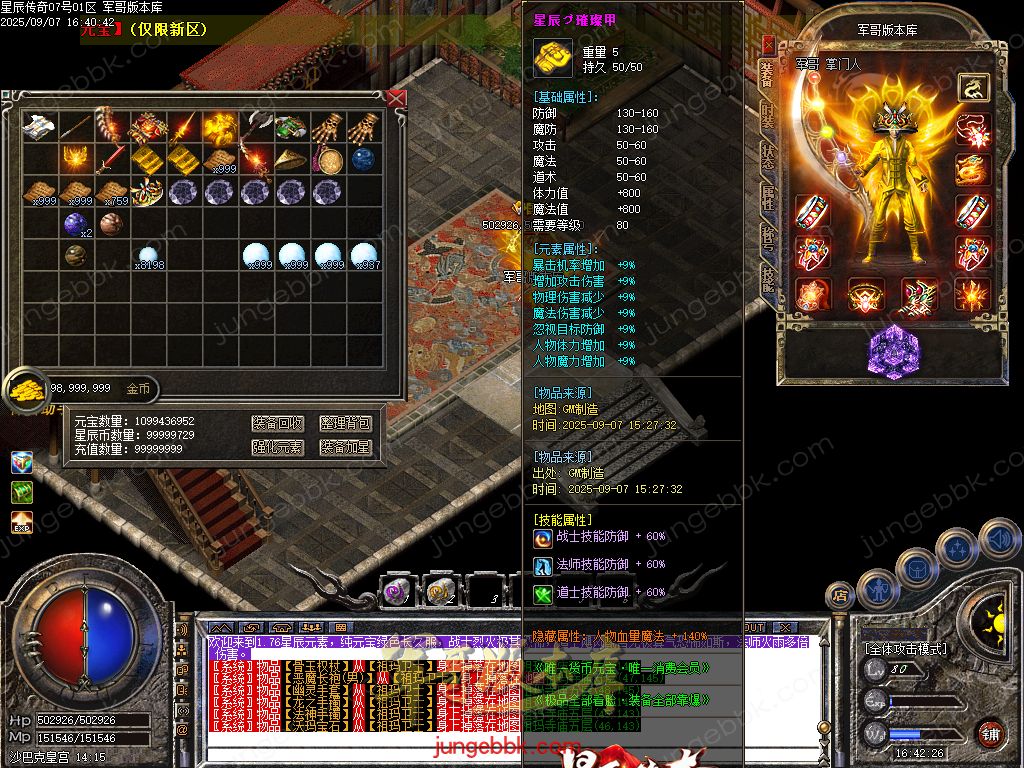Open the 店 shop button
Image resolution: width=1024 pixels, height=768 pixels.
(841, 596)
